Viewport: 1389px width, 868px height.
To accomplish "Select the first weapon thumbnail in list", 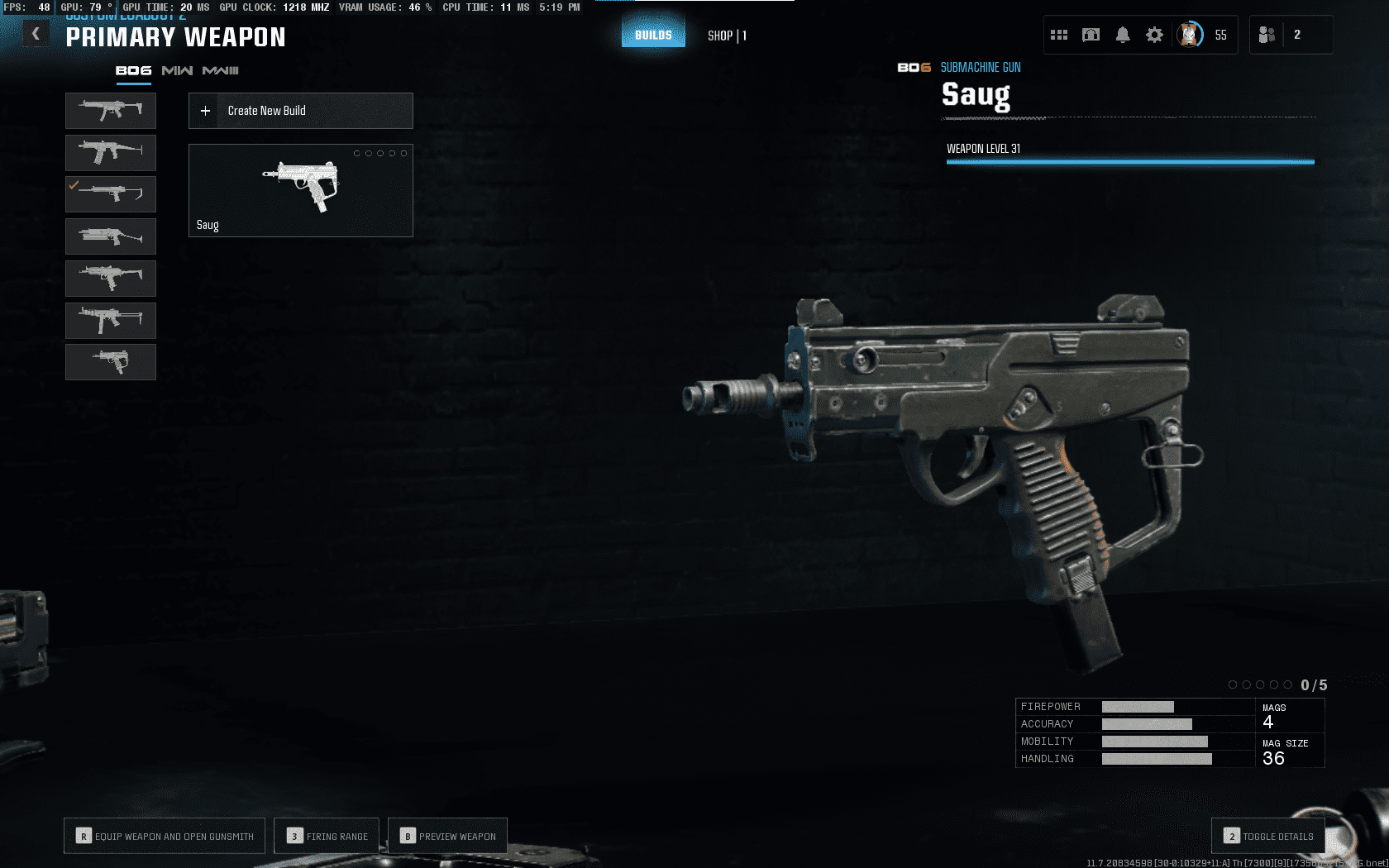I will click(x=111, y=111).
